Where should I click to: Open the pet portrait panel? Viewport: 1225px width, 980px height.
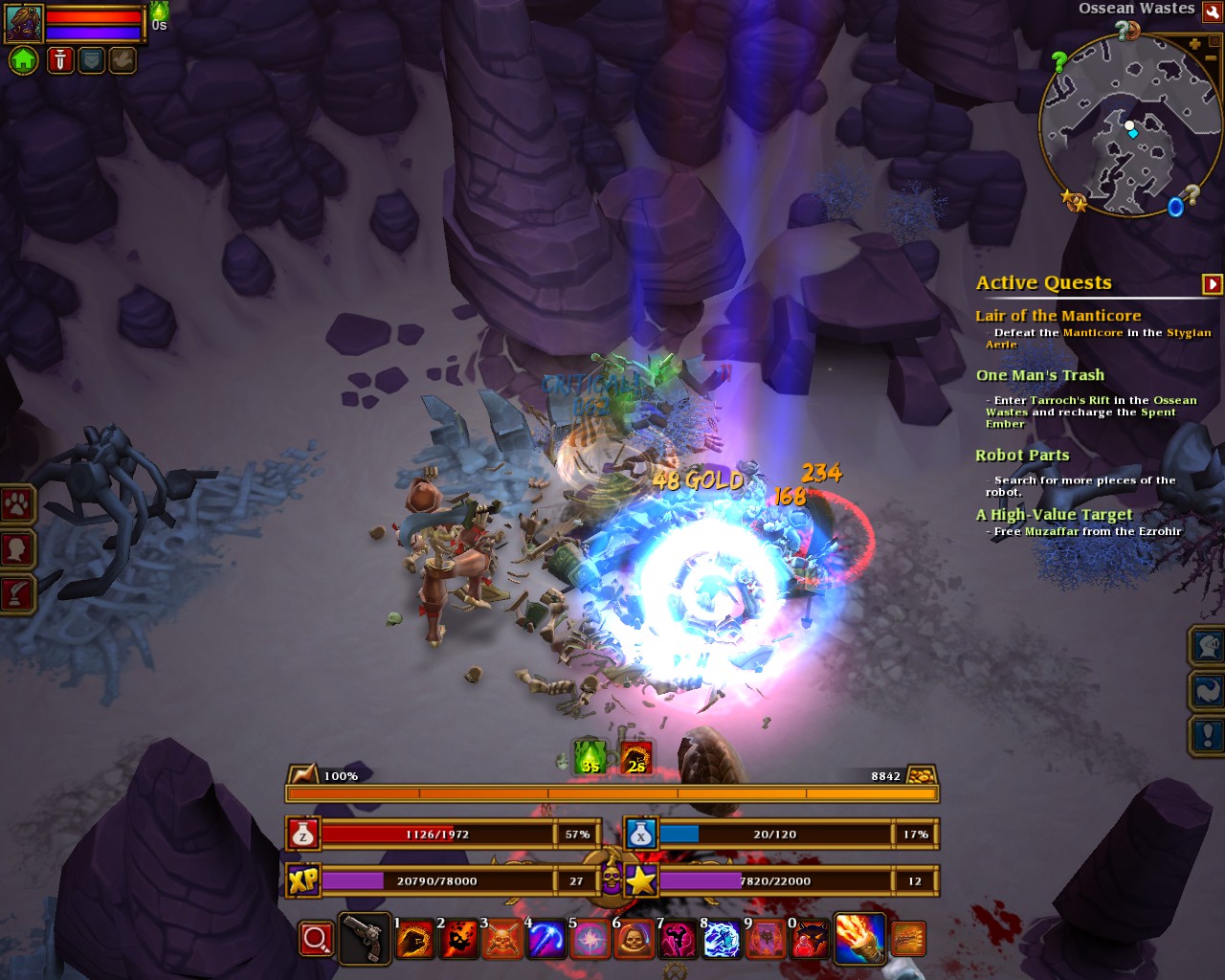(24, 23)
